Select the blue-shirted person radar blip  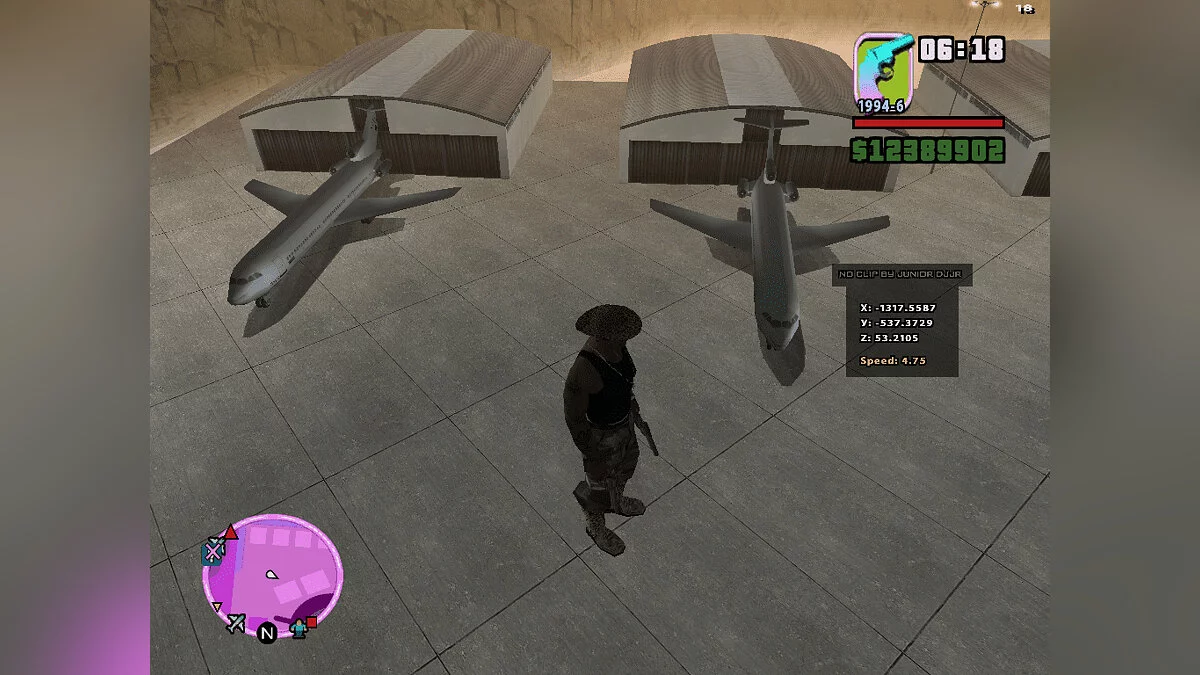[x=298, y=628]
